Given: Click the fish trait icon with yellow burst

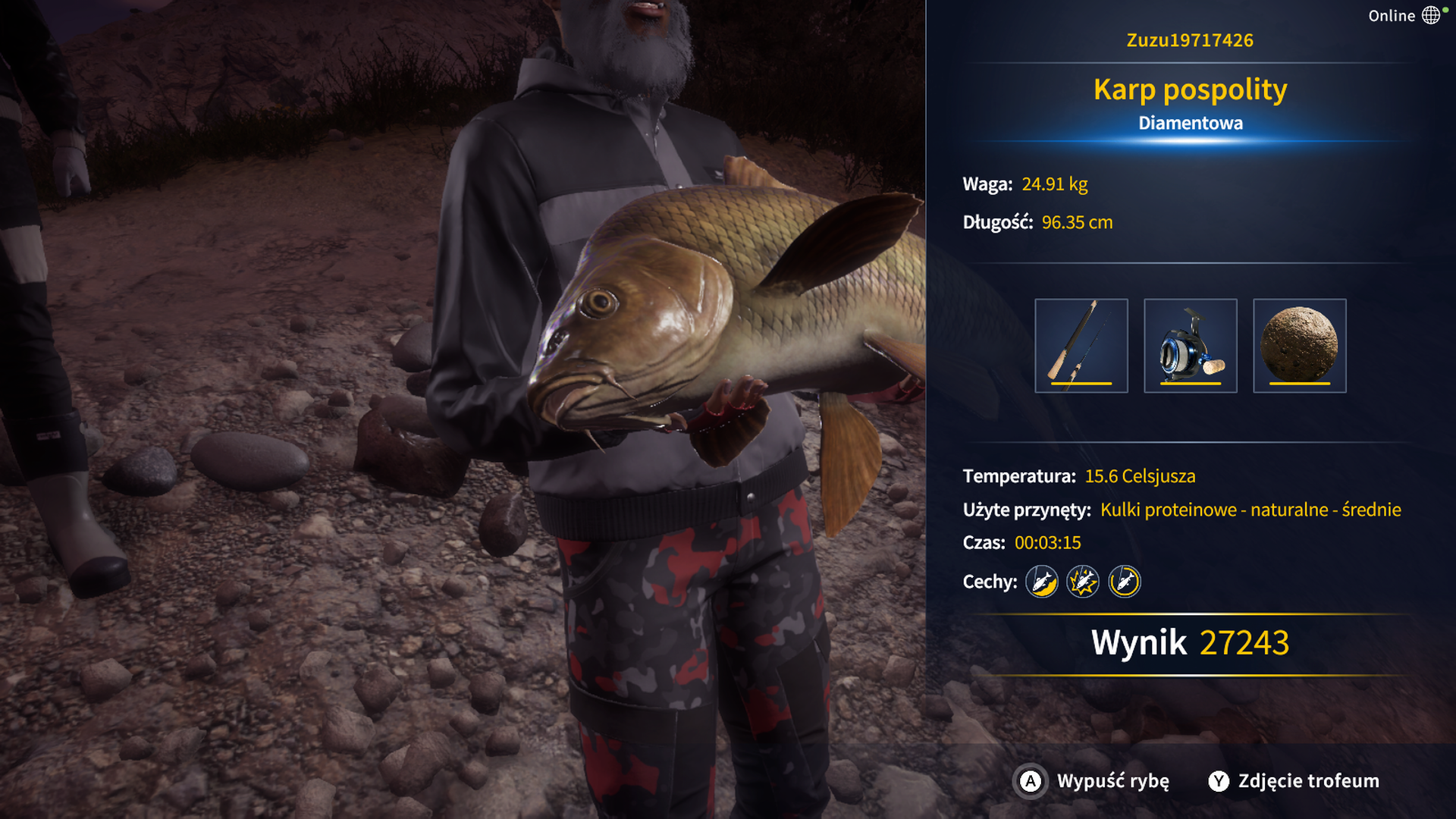Looking at the screenshot, I should click(x=1083, y=582).
